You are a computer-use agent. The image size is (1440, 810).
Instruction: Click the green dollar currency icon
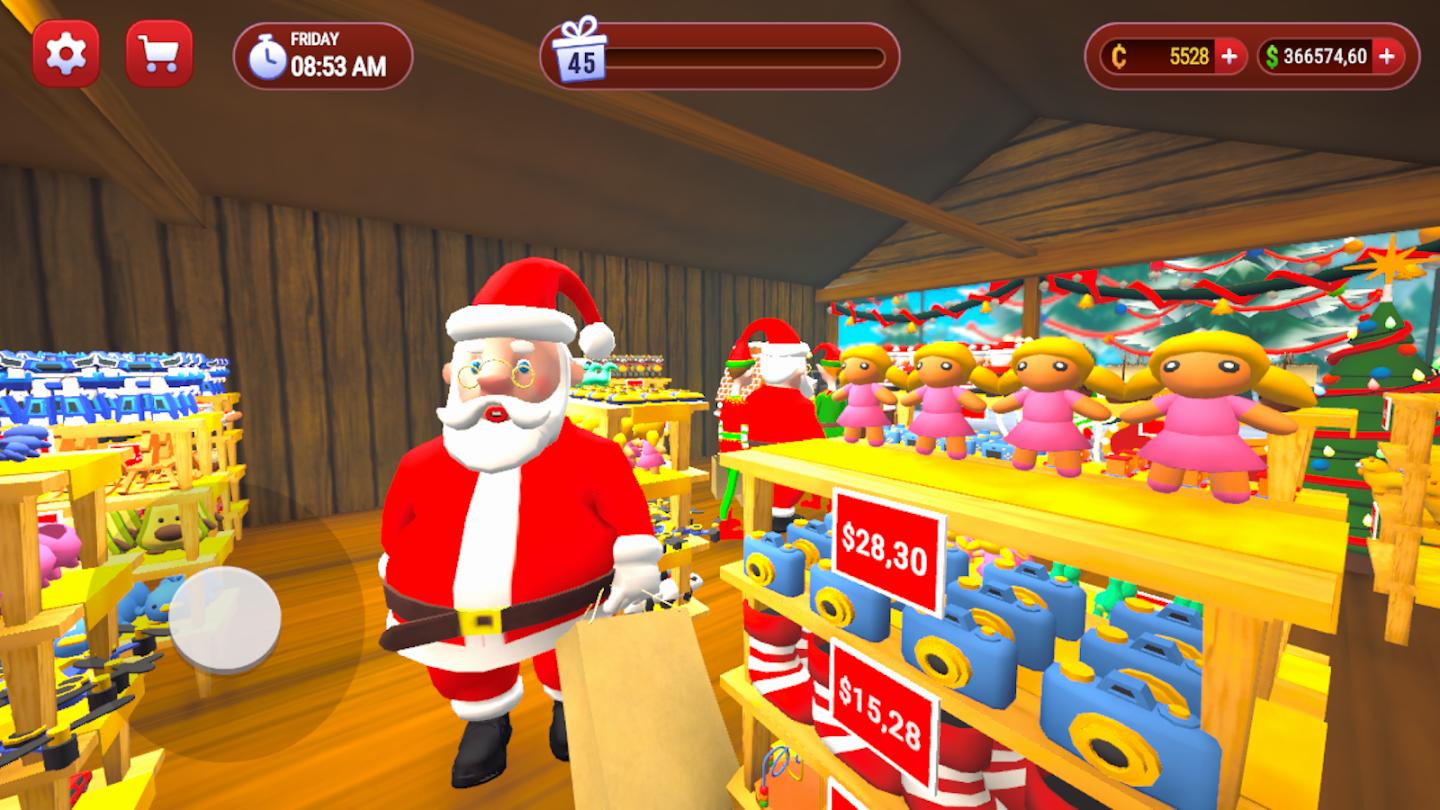point(1272,57)
